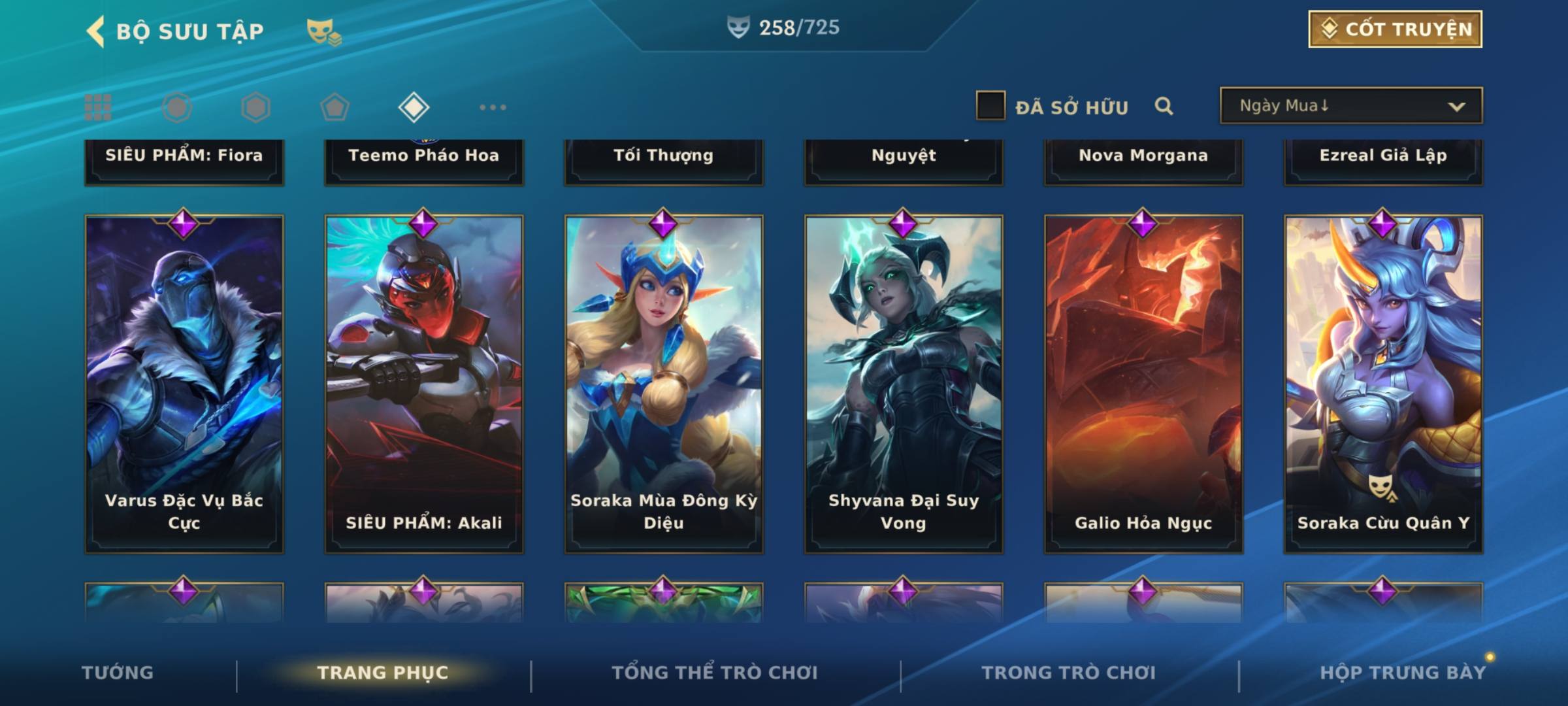Go to the Hộp Trưng Bày tab
1568x706 pixels.
click(x=1403, y=673)
